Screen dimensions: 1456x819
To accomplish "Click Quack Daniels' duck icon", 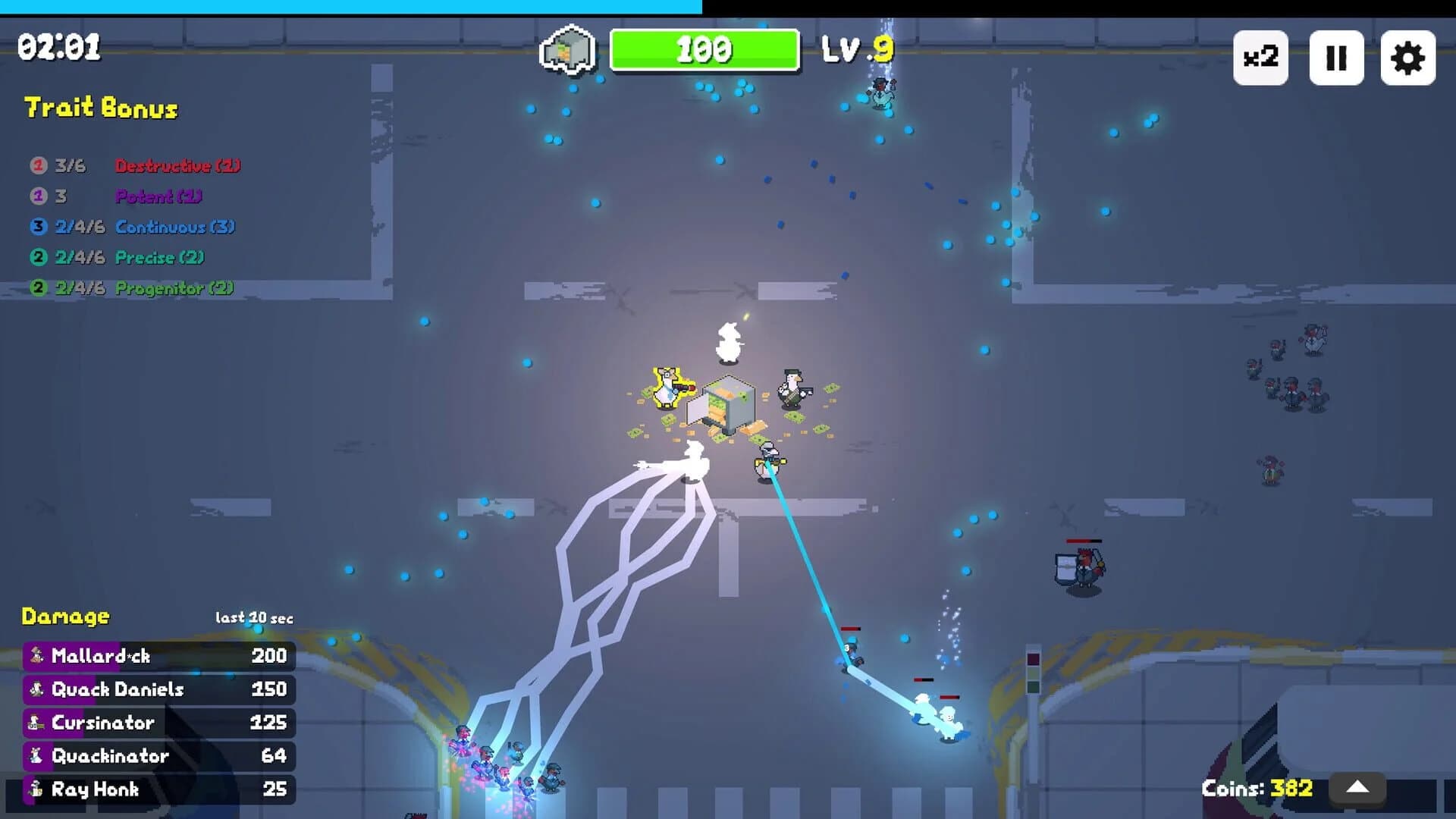I will [35, 689].
